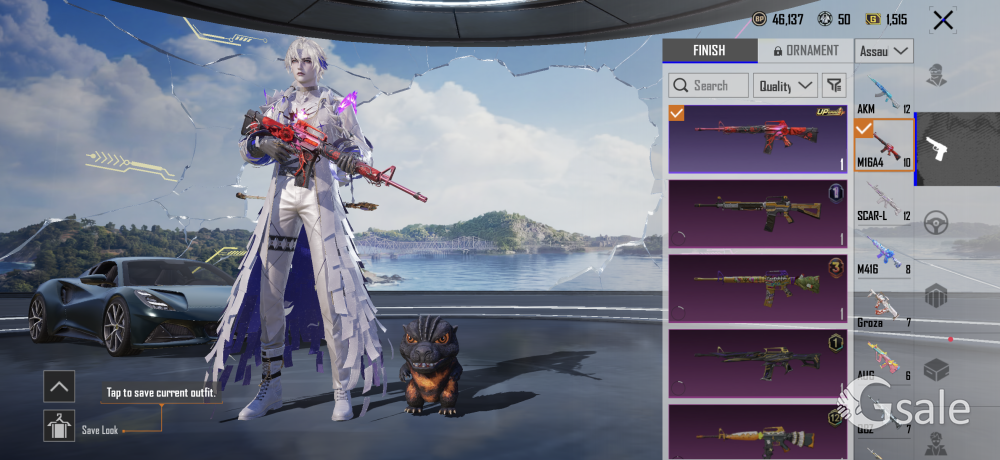
Task: Select the M16A4 weapon entry
Action: coord(883,145)
